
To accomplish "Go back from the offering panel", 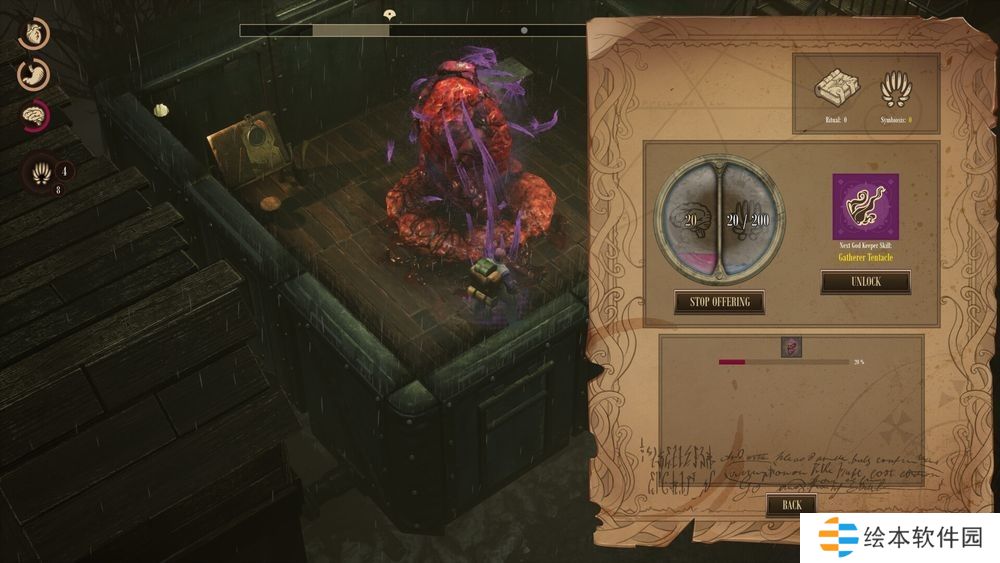I will (x=791, y=505).
